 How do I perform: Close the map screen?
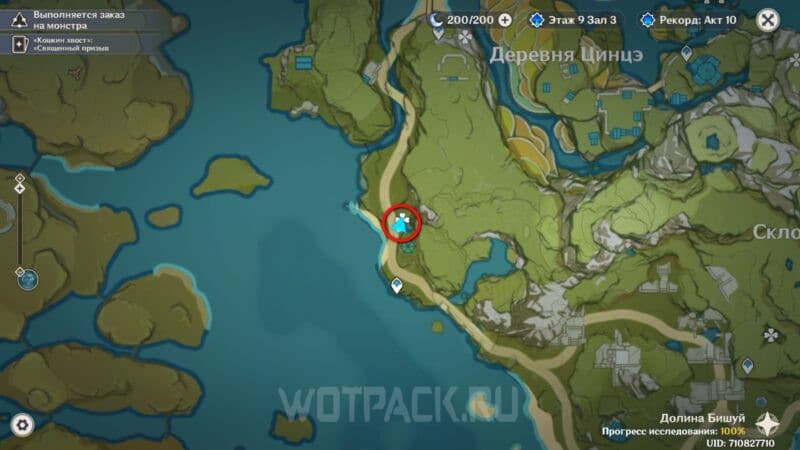click(768, 19)
